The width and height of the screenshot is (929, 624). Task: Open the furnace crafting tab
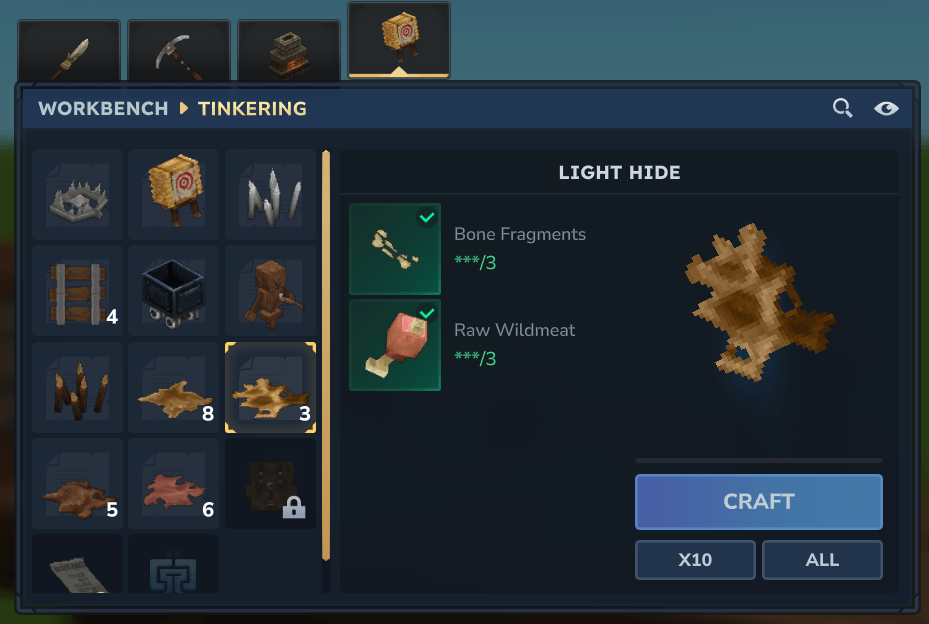289,53
